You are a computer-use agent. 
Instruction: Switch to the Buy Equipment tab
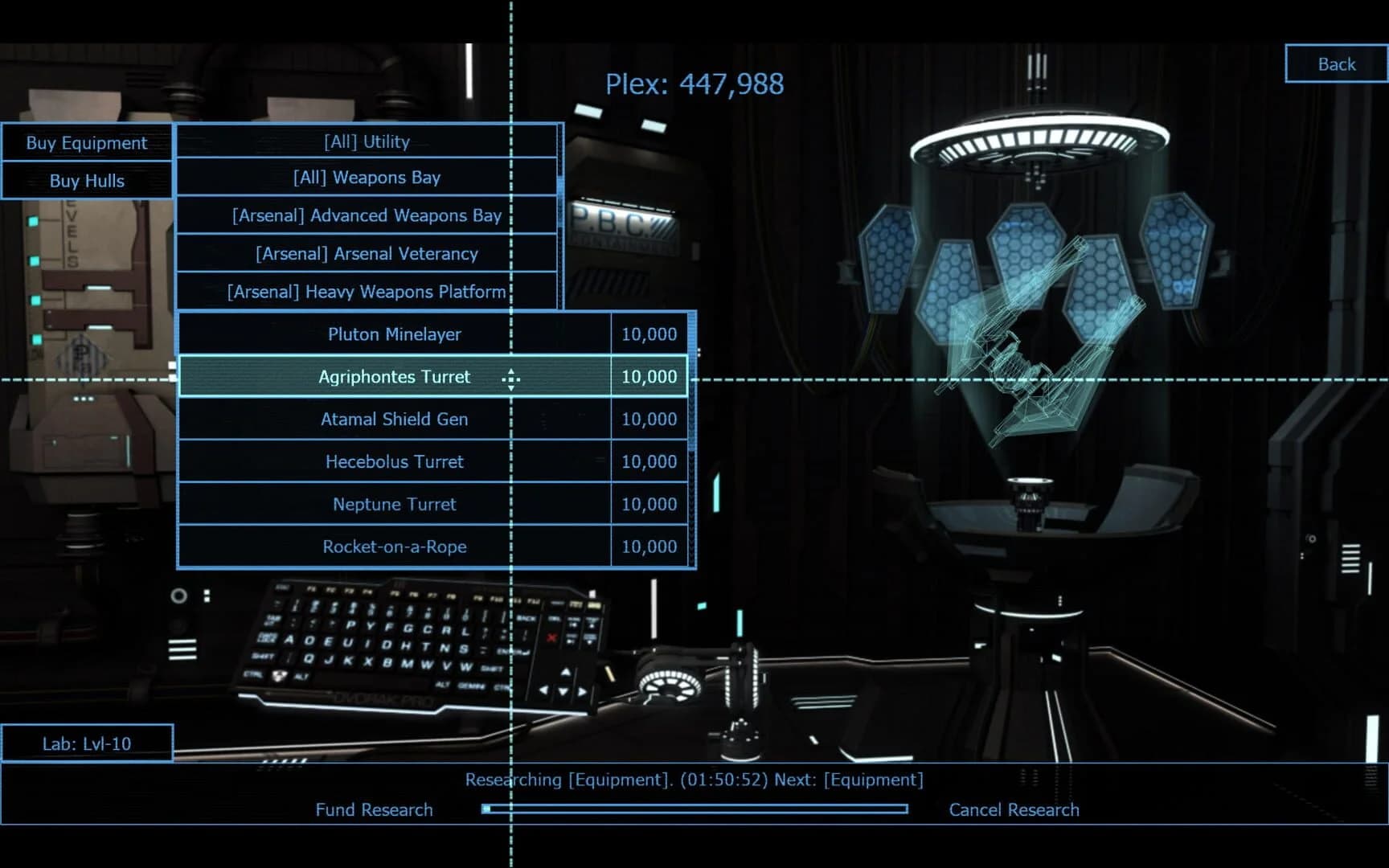coord(86,142)
